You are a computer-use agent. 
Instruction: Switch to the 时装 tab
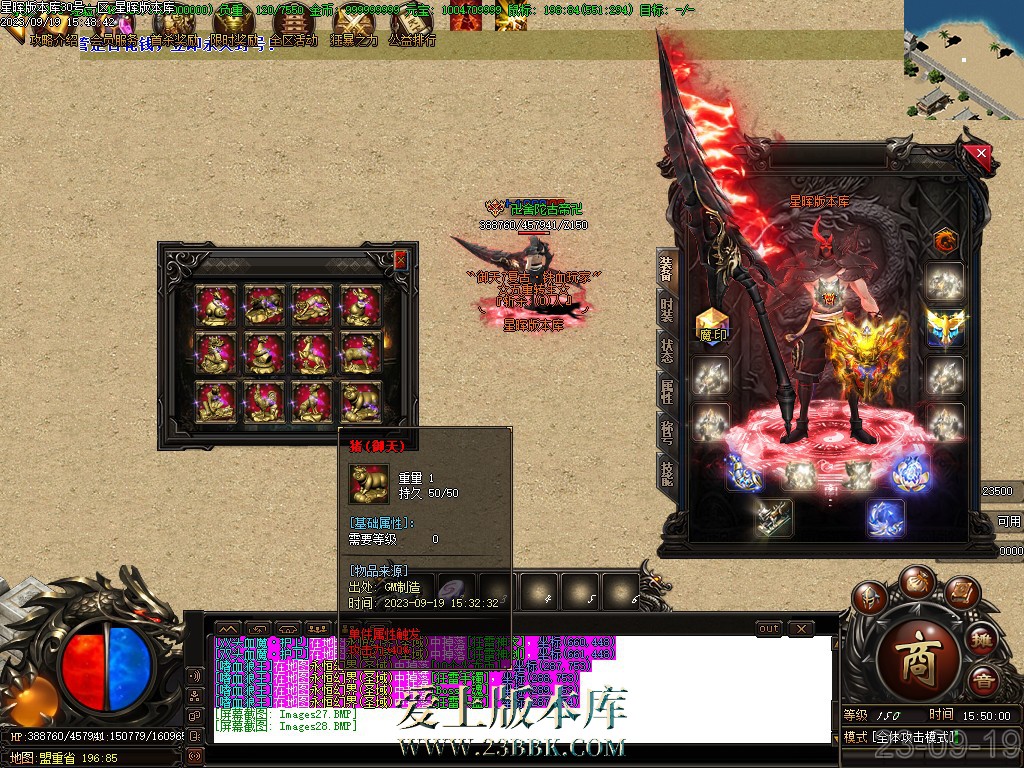point(666,310)
